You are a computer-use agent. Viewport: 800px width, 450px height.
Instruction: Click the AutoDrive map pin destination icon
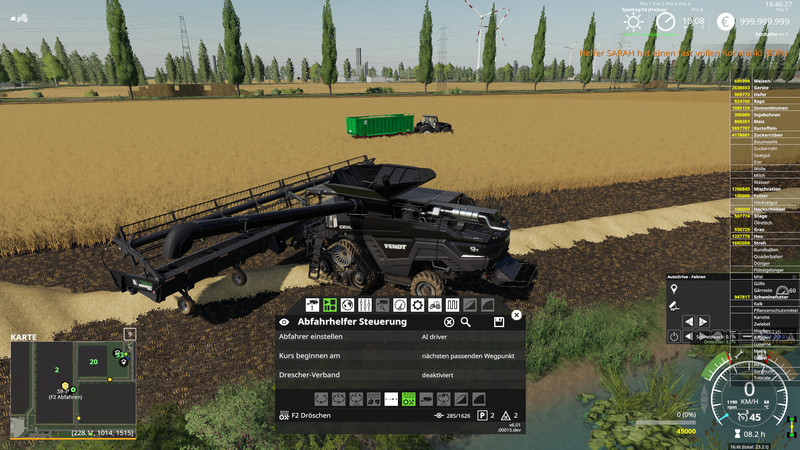pyautogui.click(x=674, y=290)
